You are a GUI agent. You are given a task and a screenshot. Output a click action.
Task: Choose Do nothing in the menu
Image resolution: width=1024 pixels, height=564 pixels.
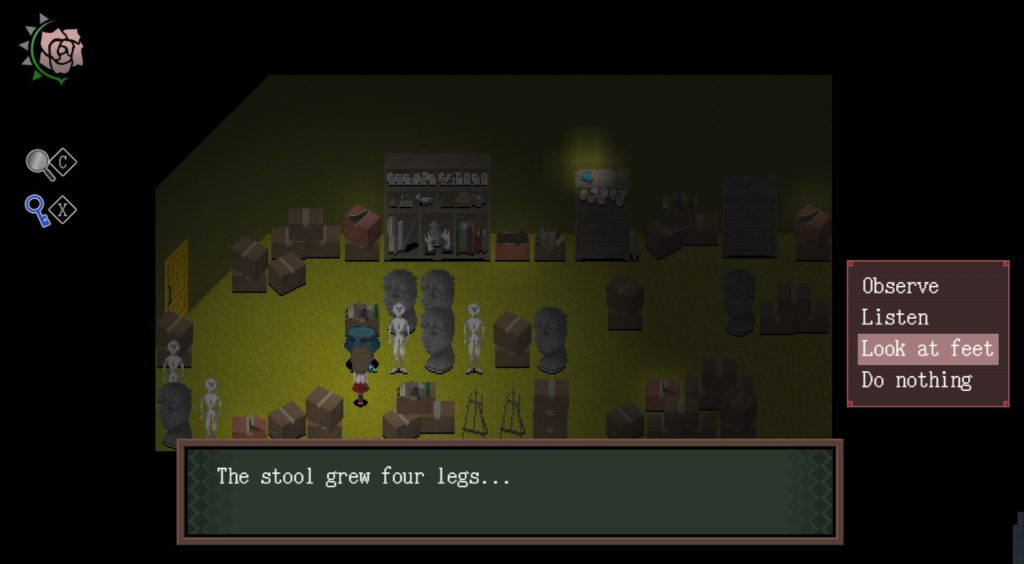(916, 380)
